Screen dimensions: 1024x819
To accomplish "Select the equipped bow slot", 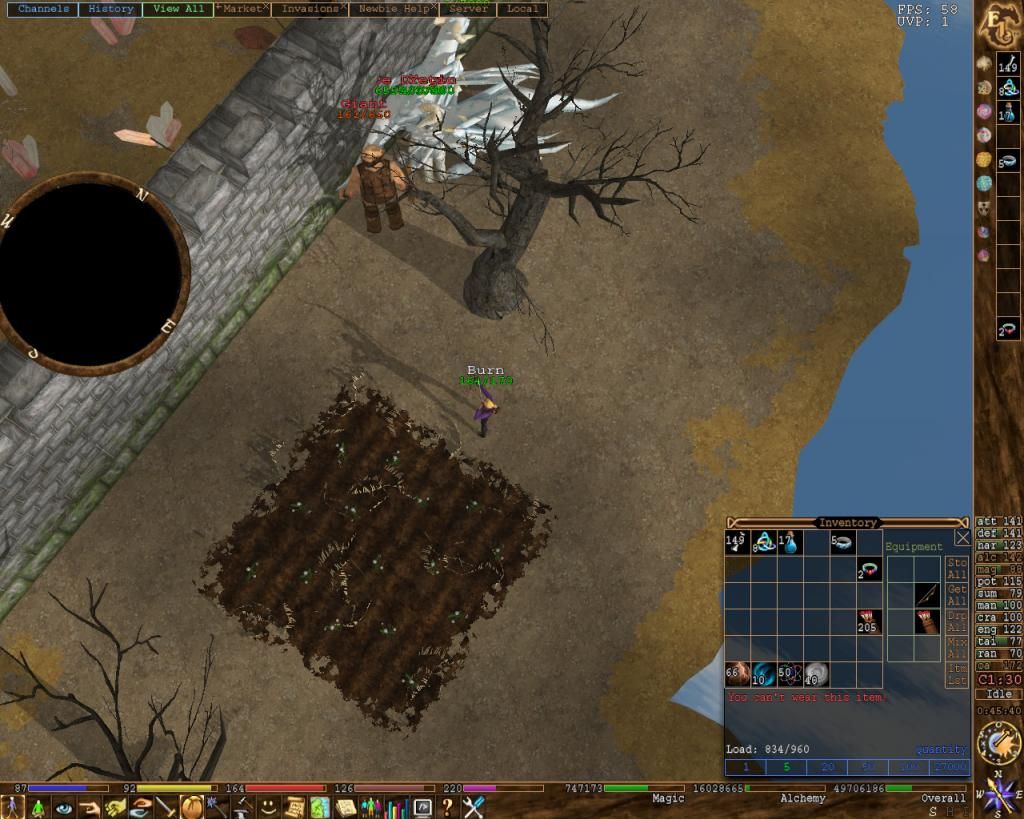I will click(927, 595).
